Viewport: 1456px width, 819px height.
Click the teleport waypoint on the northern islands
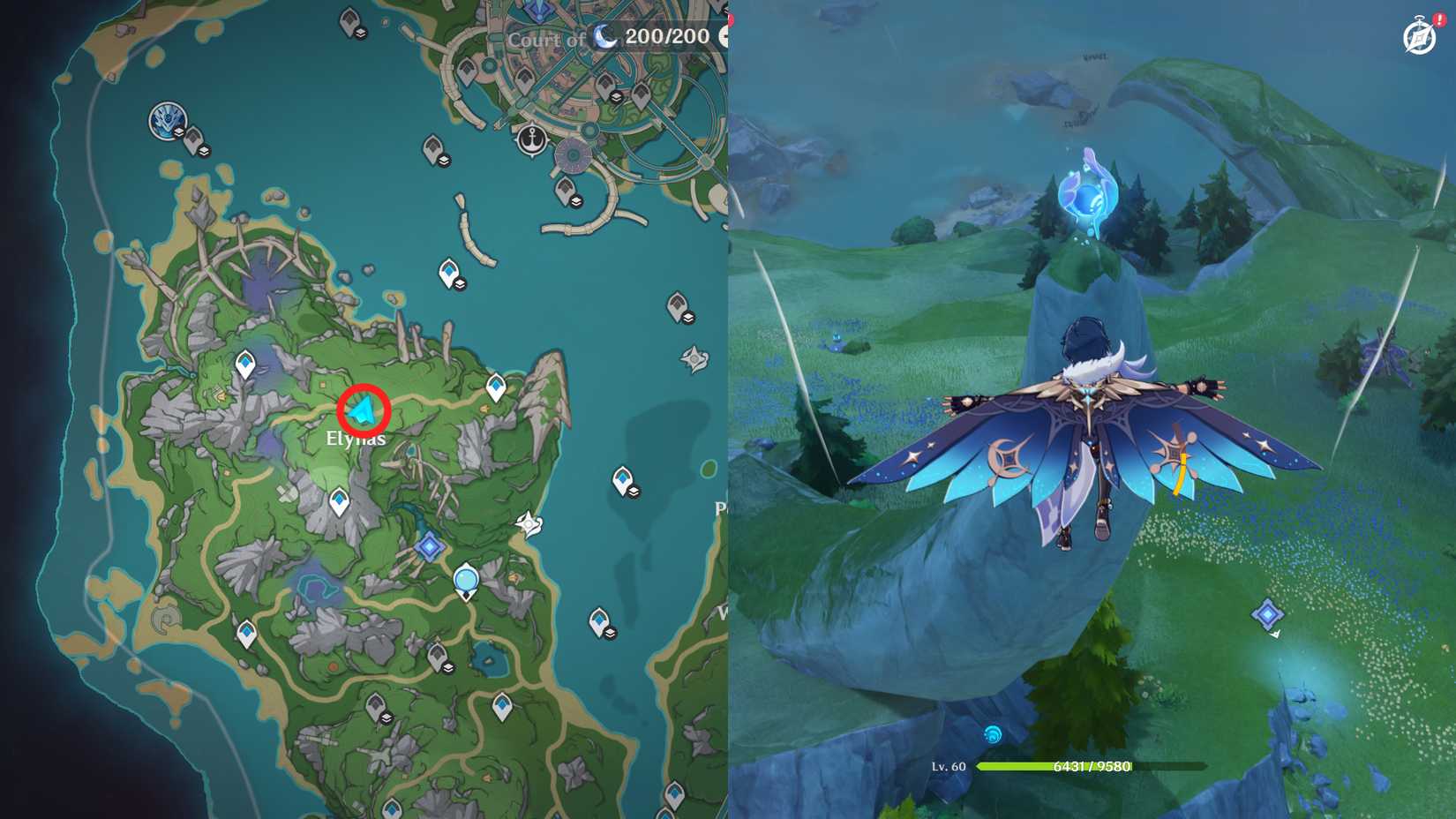pyautogui.click(x=450, y=269)
